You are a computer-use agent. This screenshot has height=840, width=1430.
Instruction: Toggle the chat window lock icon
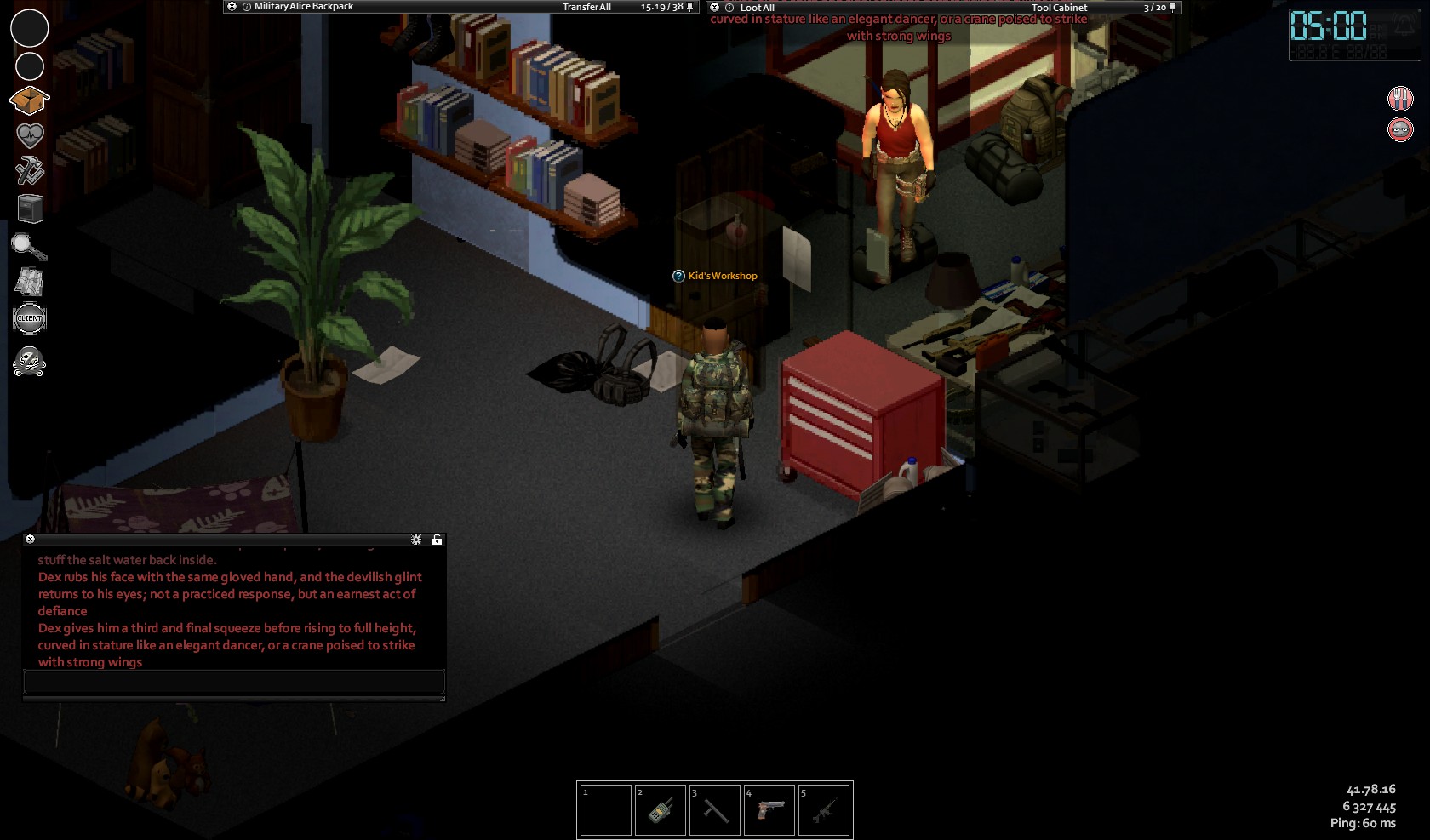click(437, 540)
